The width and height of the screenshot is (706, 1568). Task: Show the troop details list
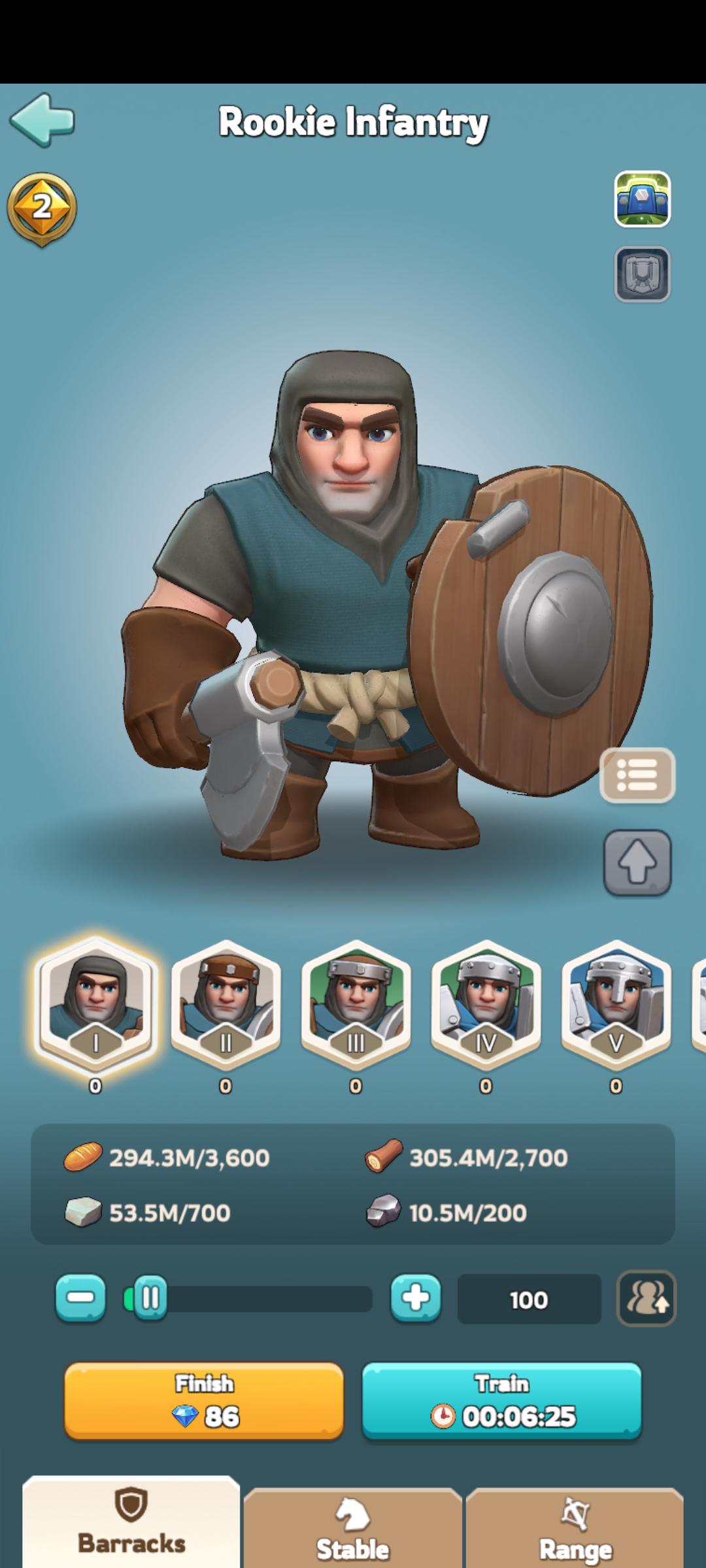click(x=637, y=775)
